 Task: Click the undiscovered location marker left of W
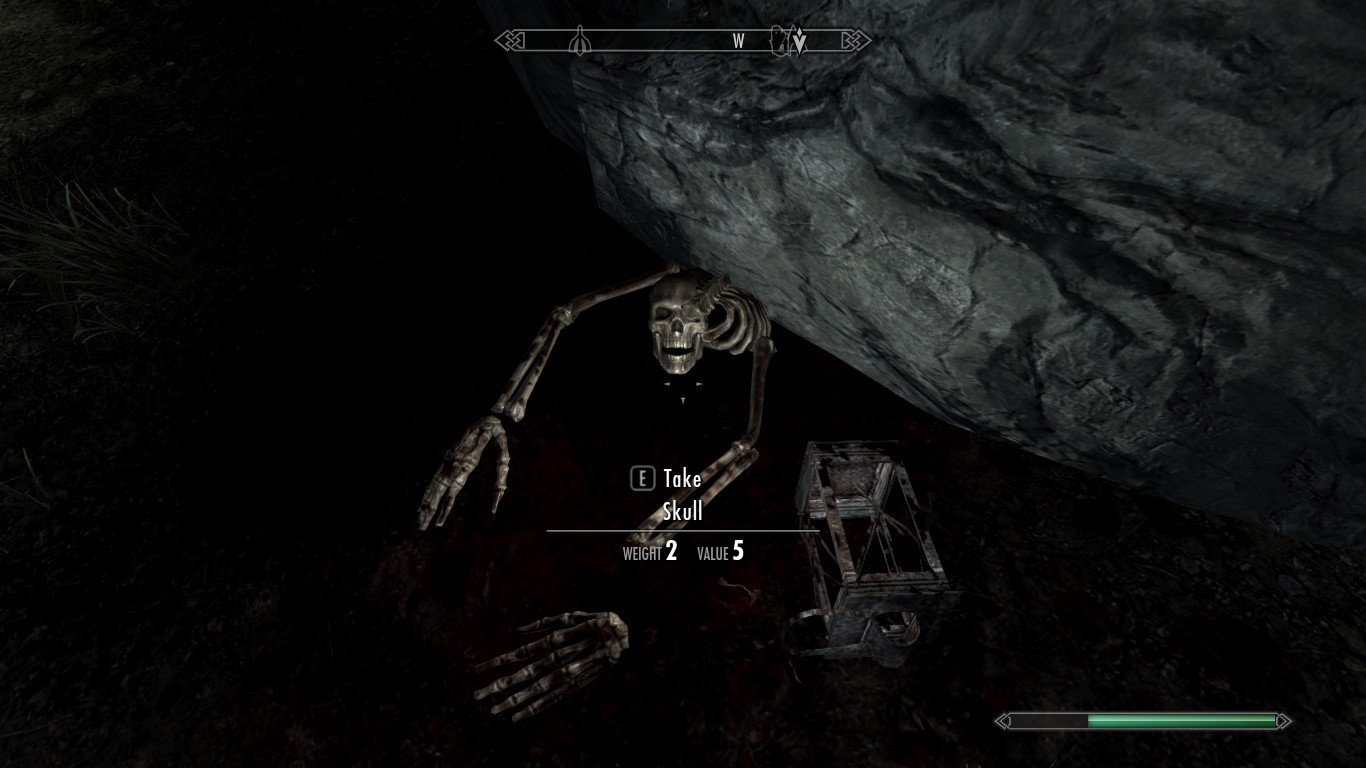(x=580, y=41)
